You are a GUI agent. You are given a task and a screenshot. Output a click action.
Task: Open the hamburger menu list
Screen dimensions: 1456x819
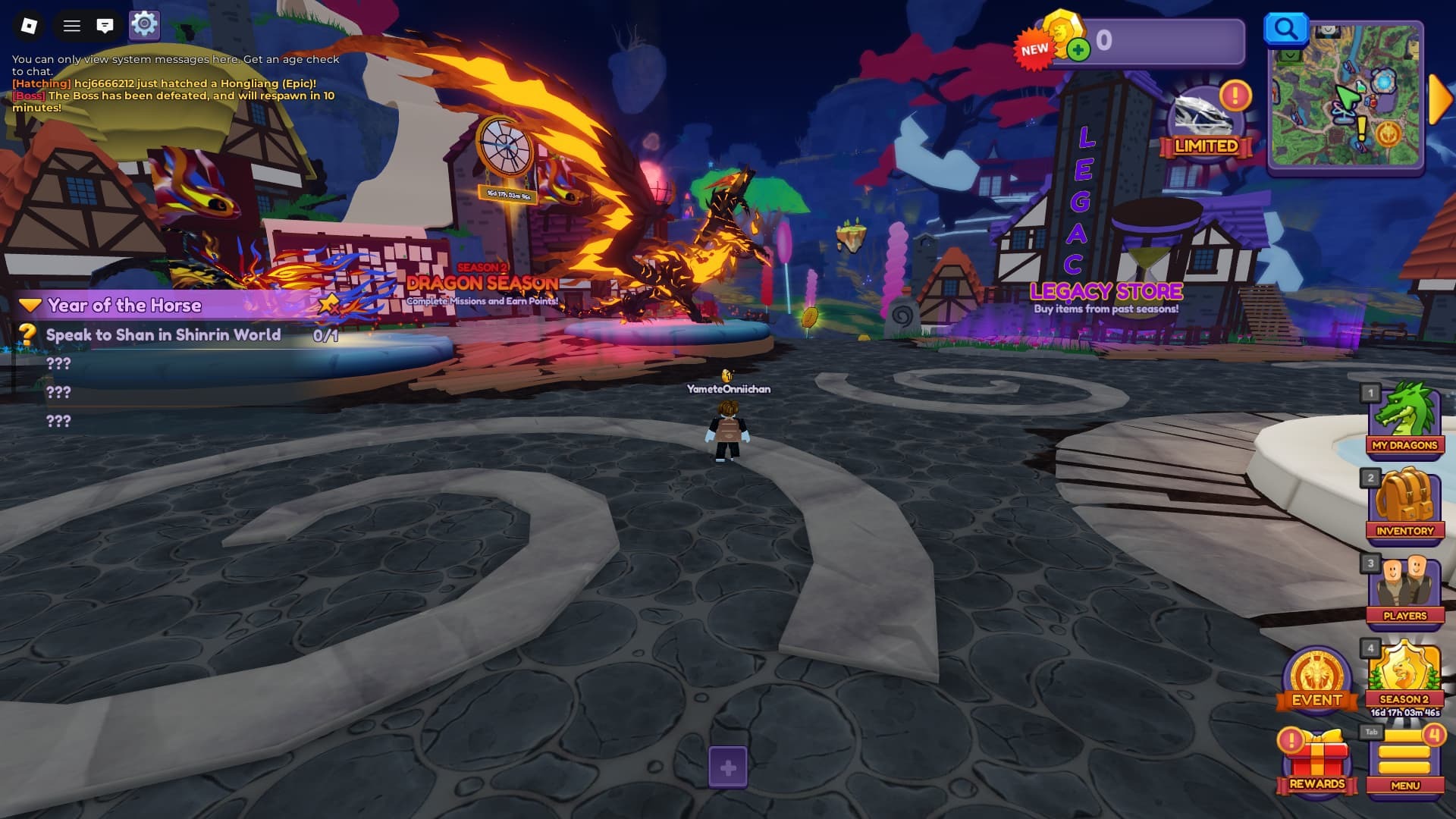click(71, 25)
